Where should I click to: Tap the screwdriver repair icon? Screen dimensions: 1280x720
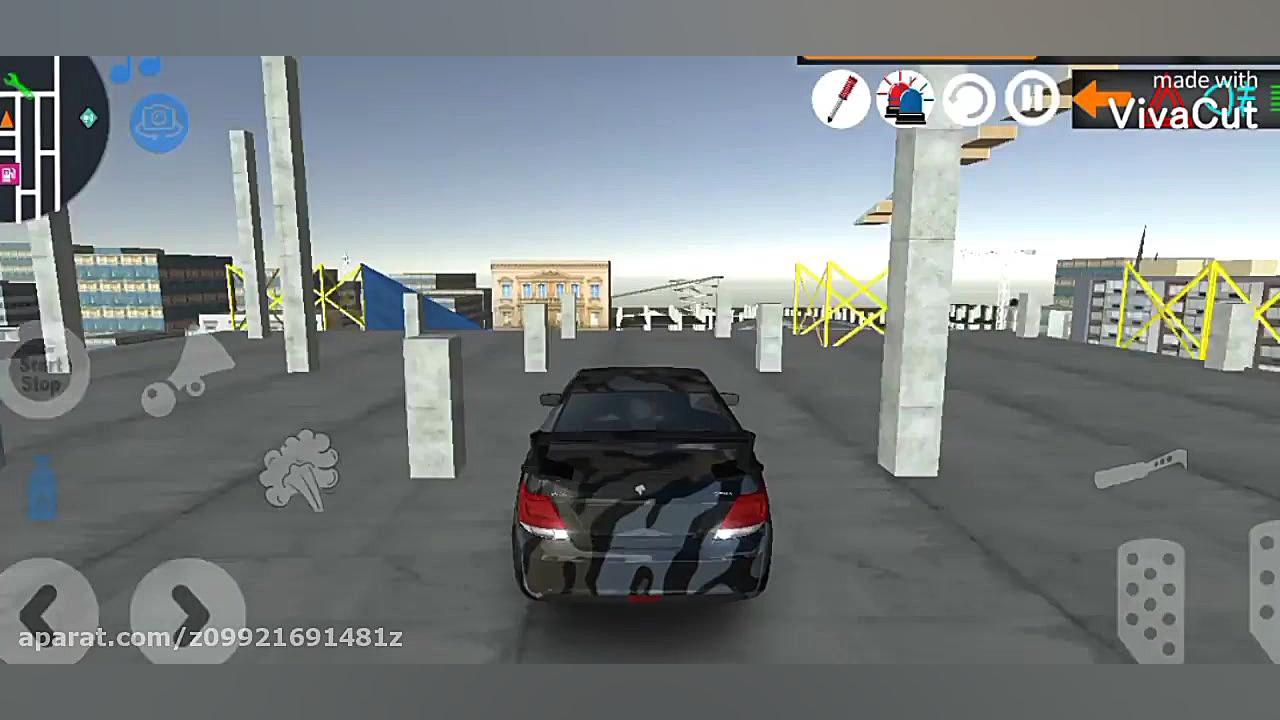842,100
